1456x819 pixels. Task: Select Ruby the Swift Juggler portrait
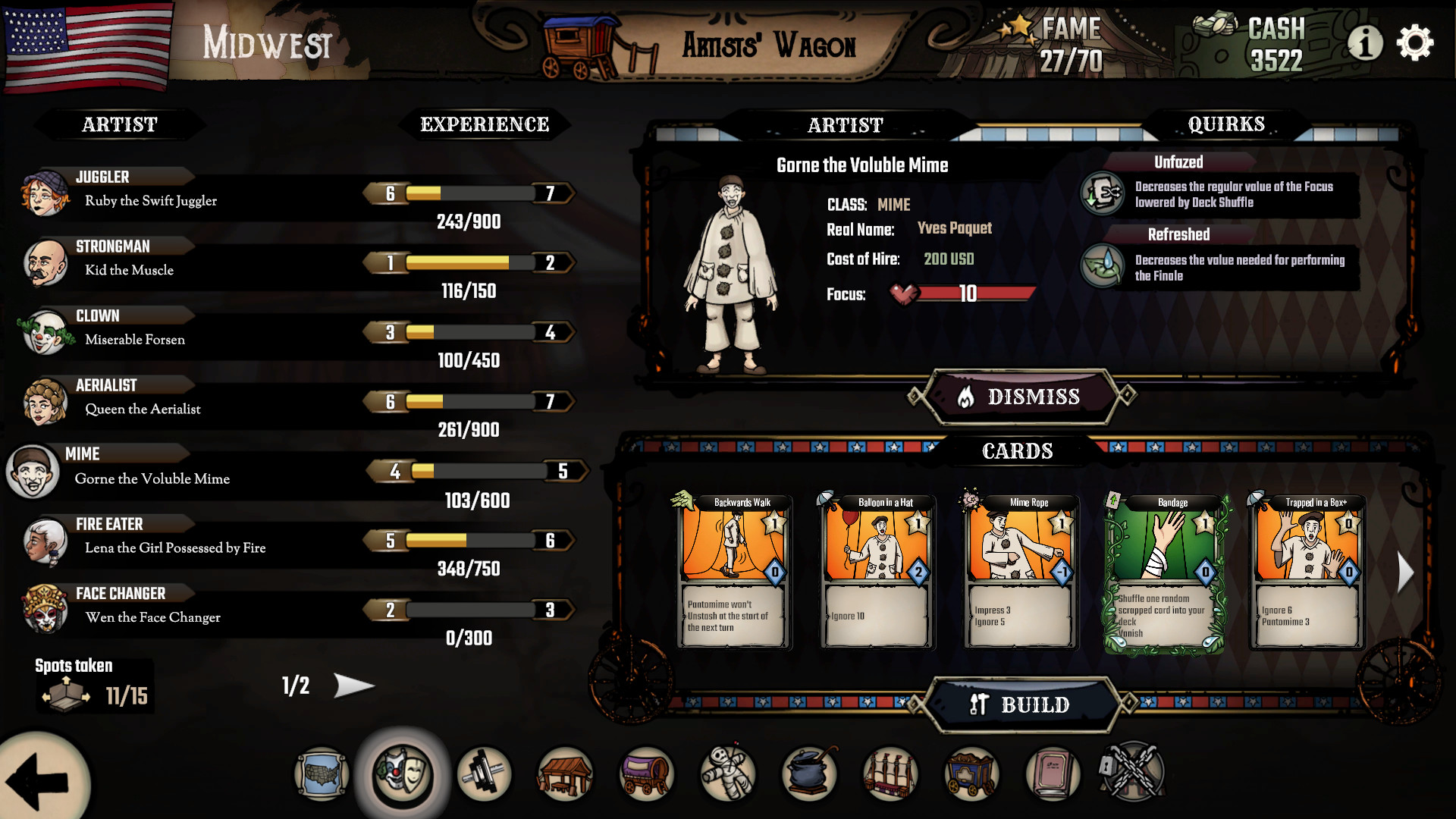pyautogui.click(x=47, y=193)
